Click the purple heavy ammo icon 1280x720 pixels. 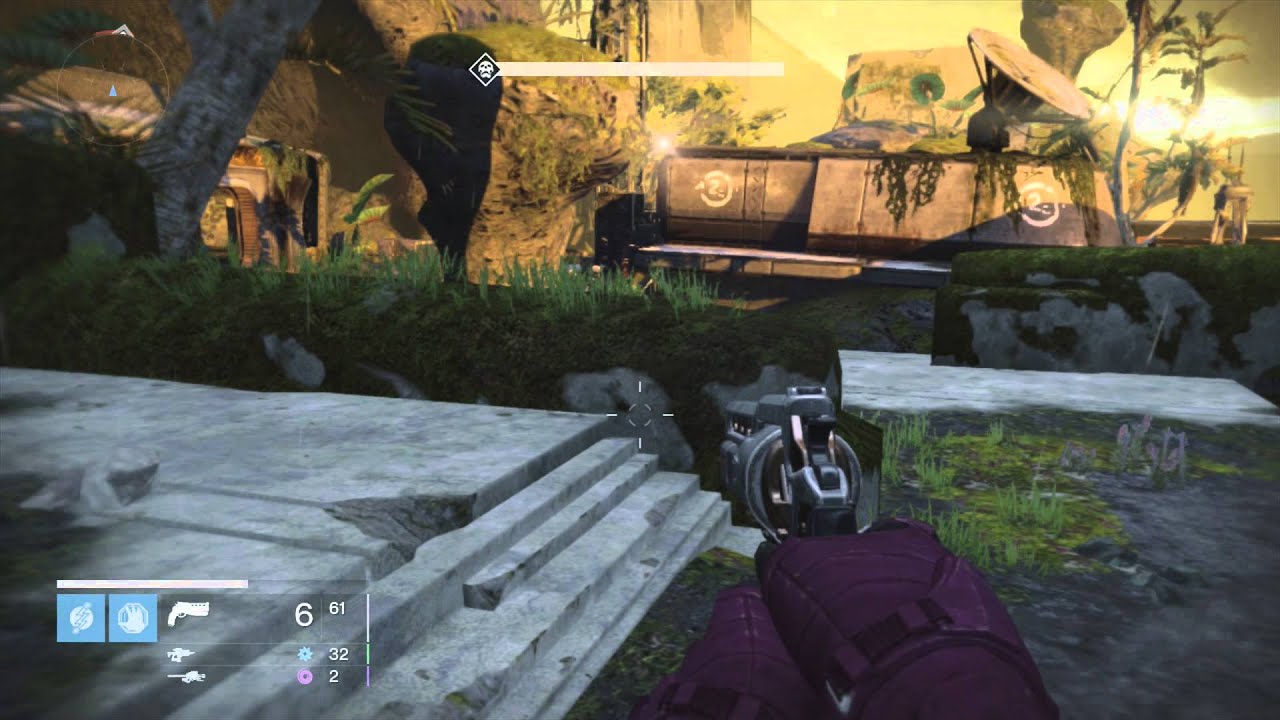304,676
